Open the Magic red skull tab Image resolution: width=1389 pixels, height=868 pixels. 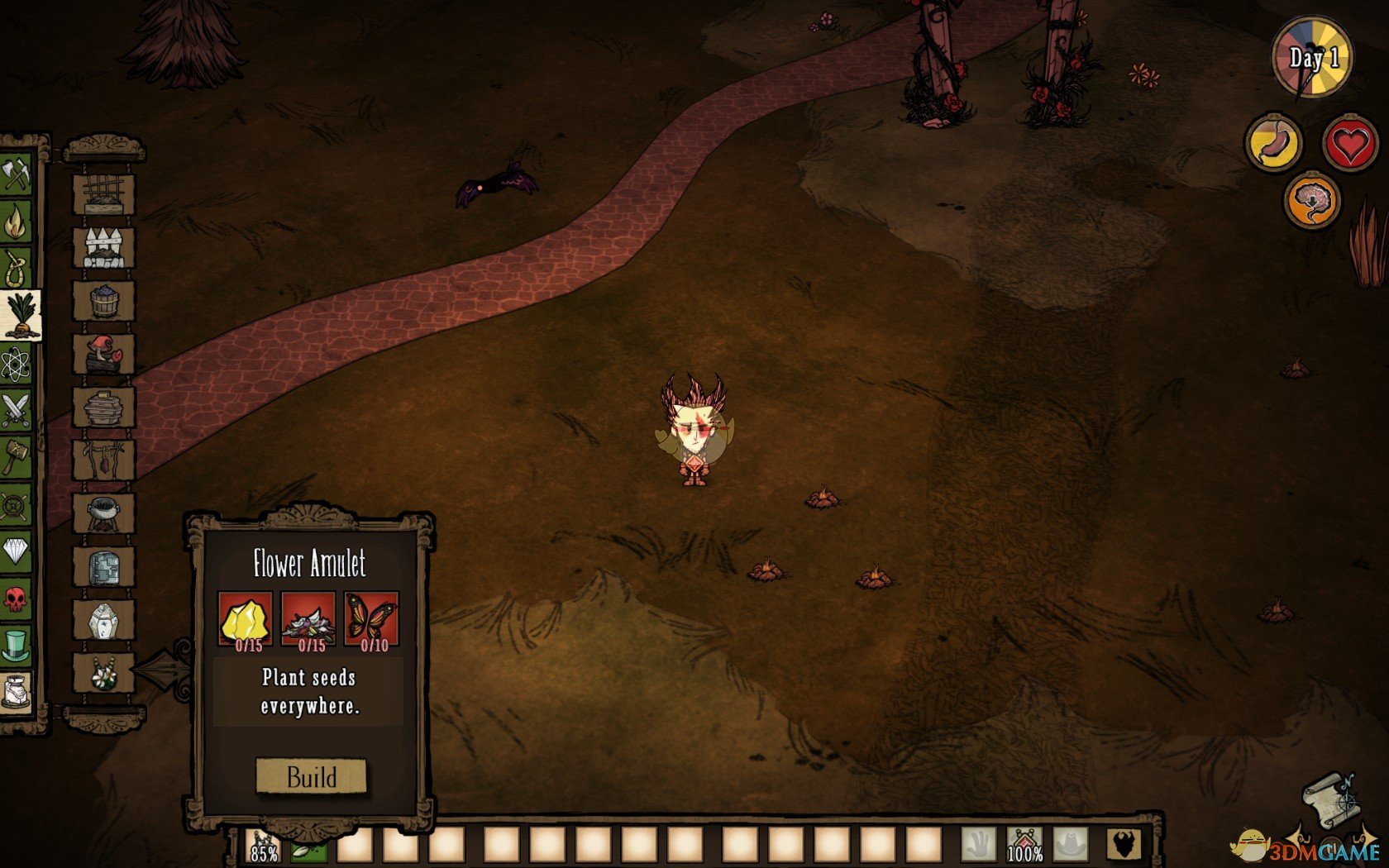click(15, 597)
